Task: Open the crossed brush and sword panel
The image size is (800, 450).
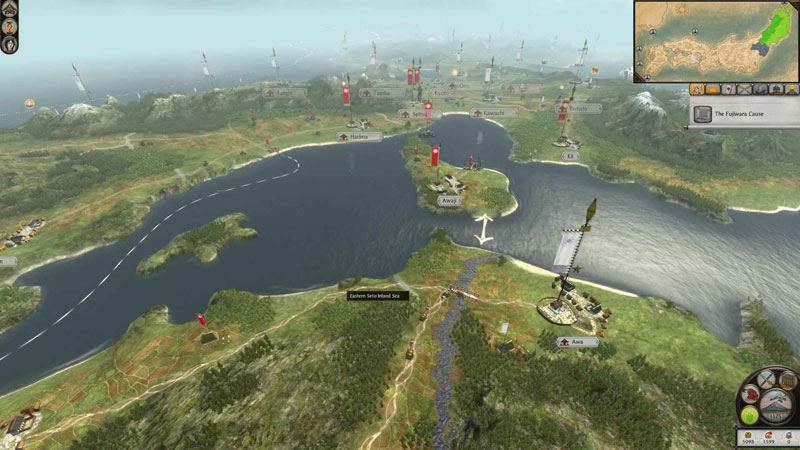Action: coord(768,380)
